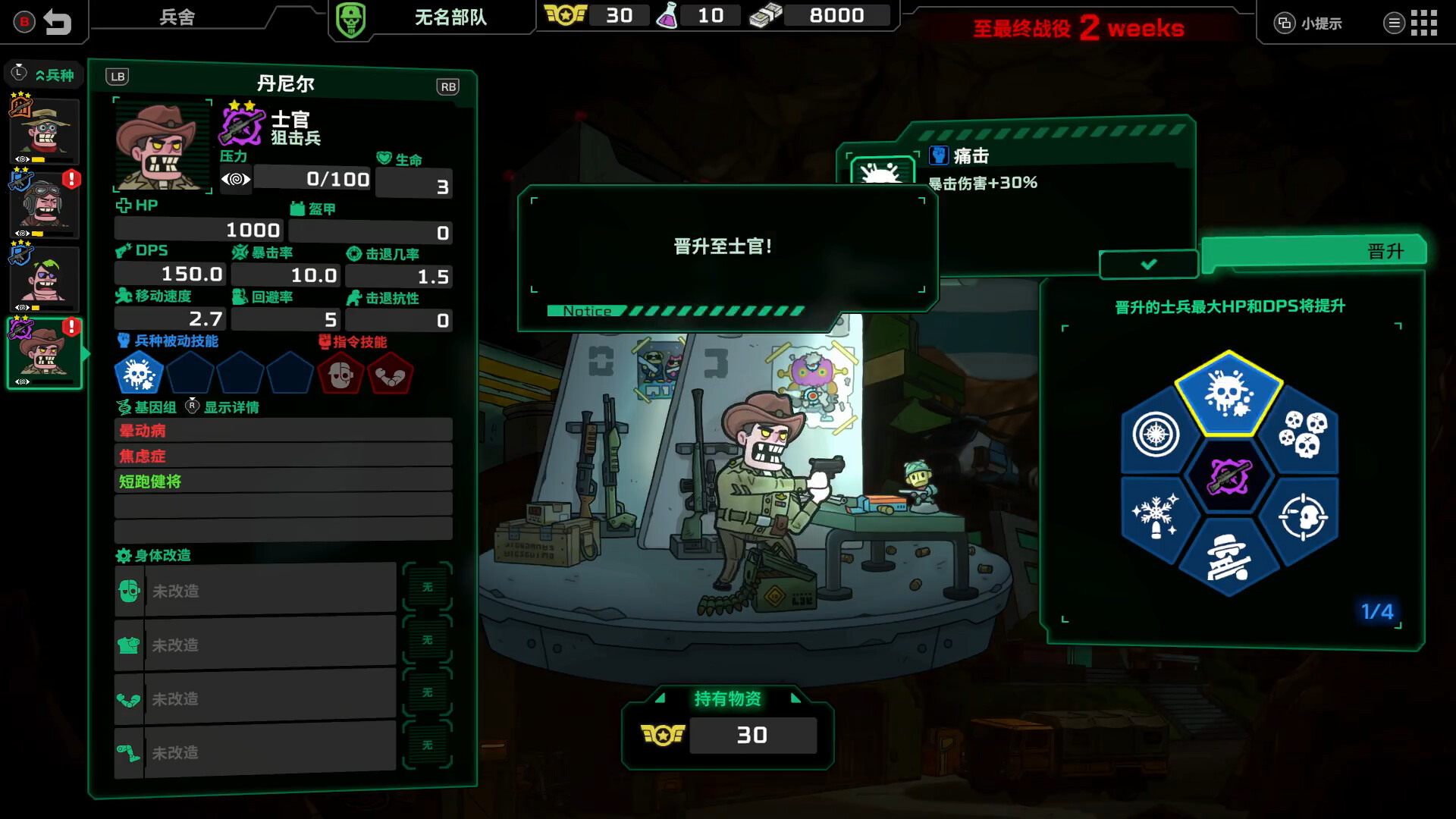Click the red exclamation badge on Daniel's portrait
The image size is (1456, 819).
(71, 326)
